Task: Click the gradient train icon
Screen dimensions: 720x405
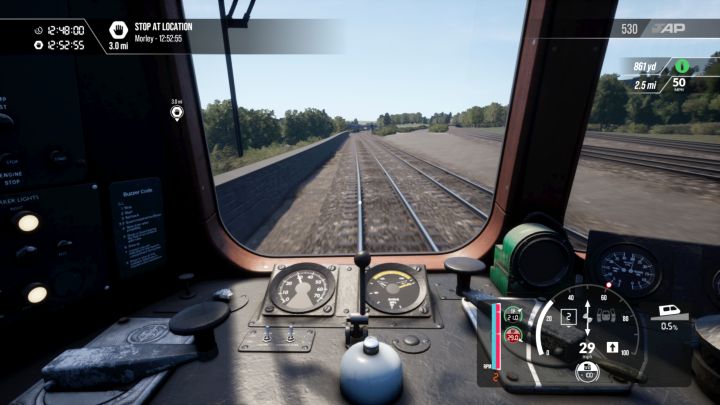Action: pos(669,312)
